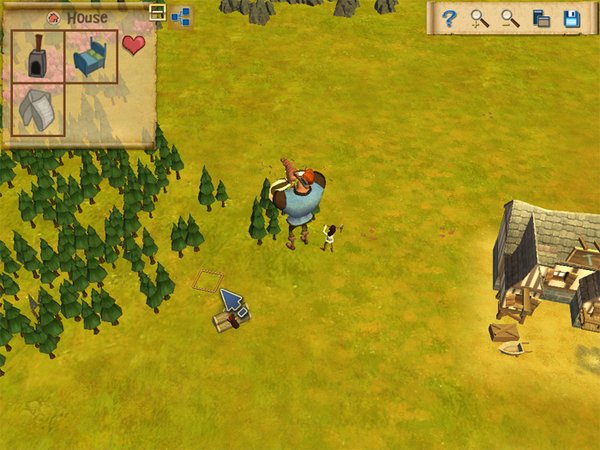Open the blue hierarchy tree view
This screenshot has height=450, width=600.
coord(181,15)
